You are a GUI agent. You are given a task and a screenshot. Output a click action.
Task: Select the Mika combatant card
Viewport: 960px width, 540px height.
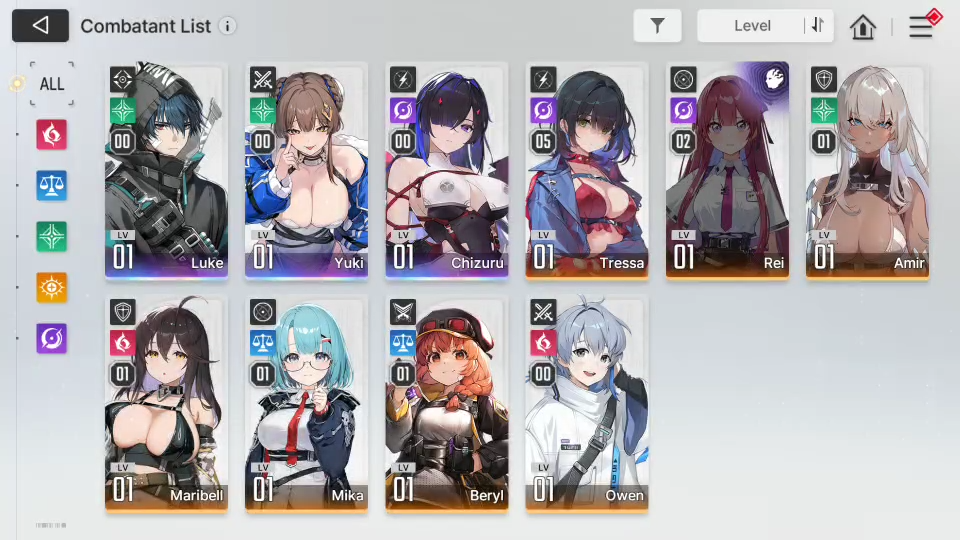tap(306, 403)
